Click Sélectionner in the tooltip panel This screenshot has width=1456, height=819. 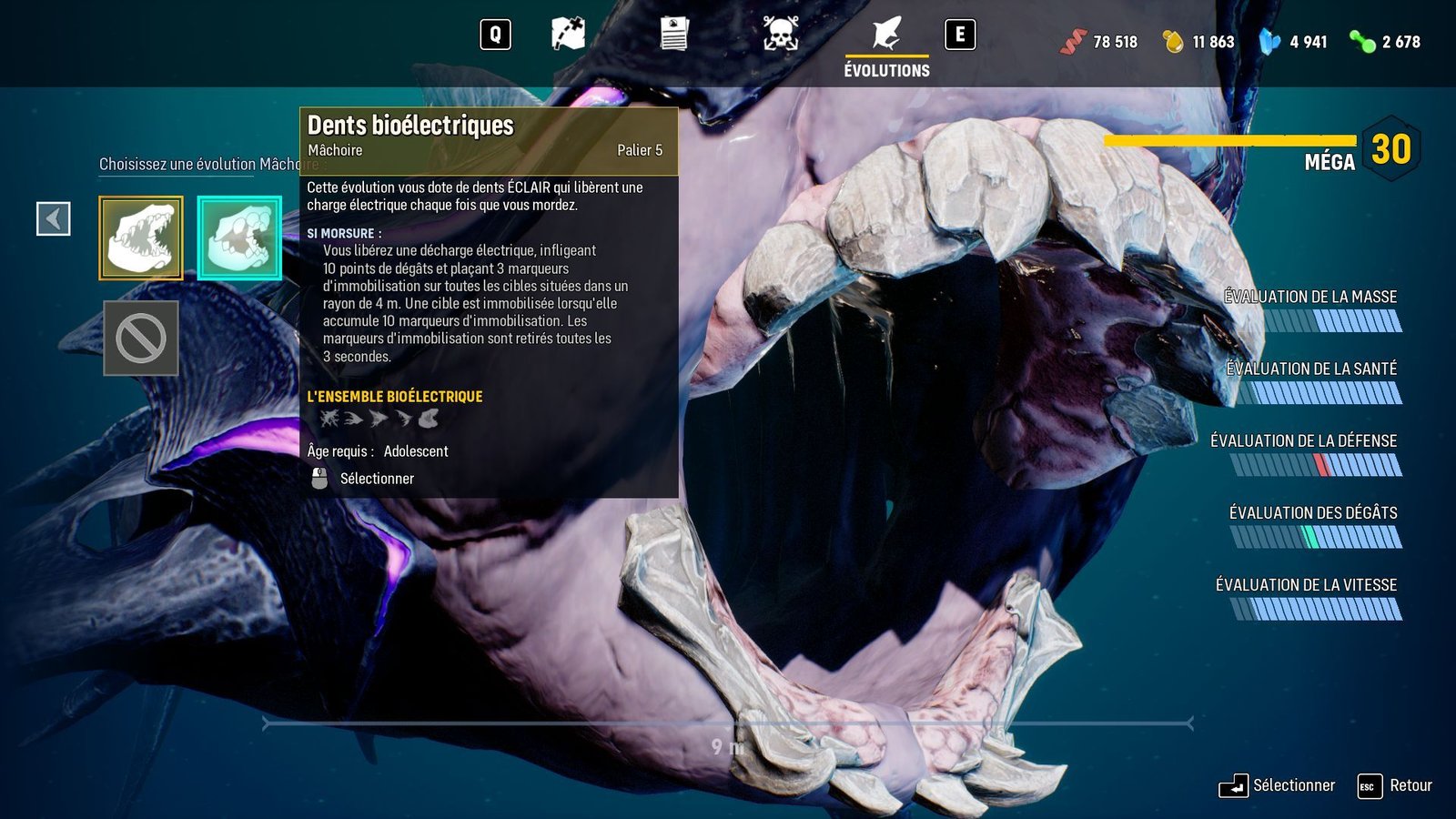coord(376,479)
